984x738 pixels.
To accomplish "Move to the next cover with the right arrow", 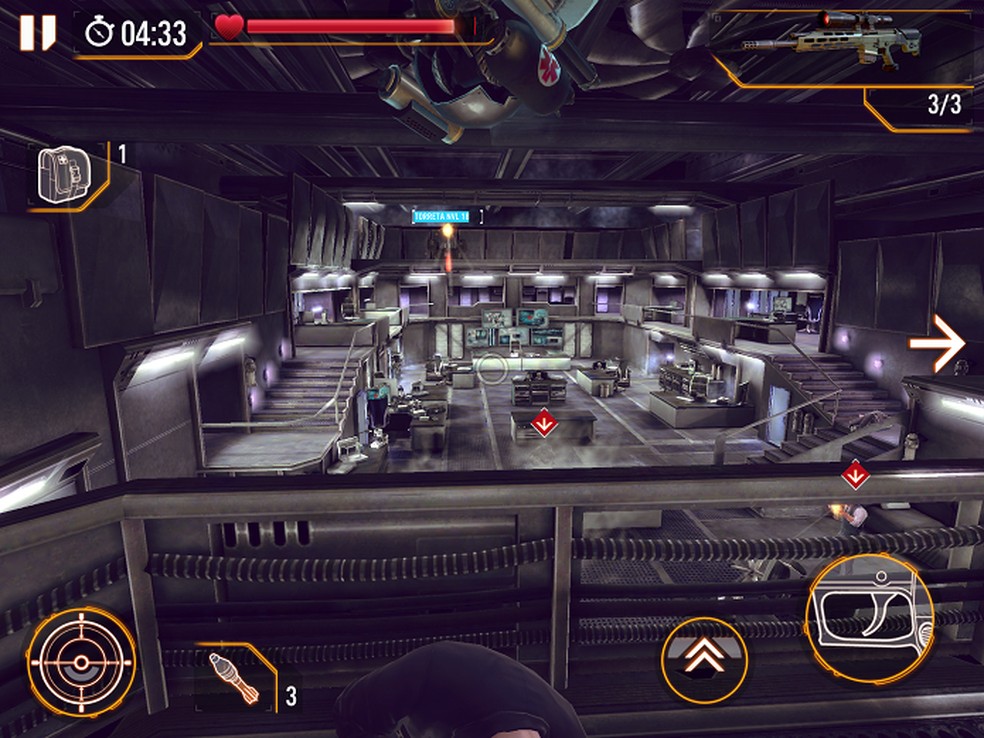I will [937, 344].
